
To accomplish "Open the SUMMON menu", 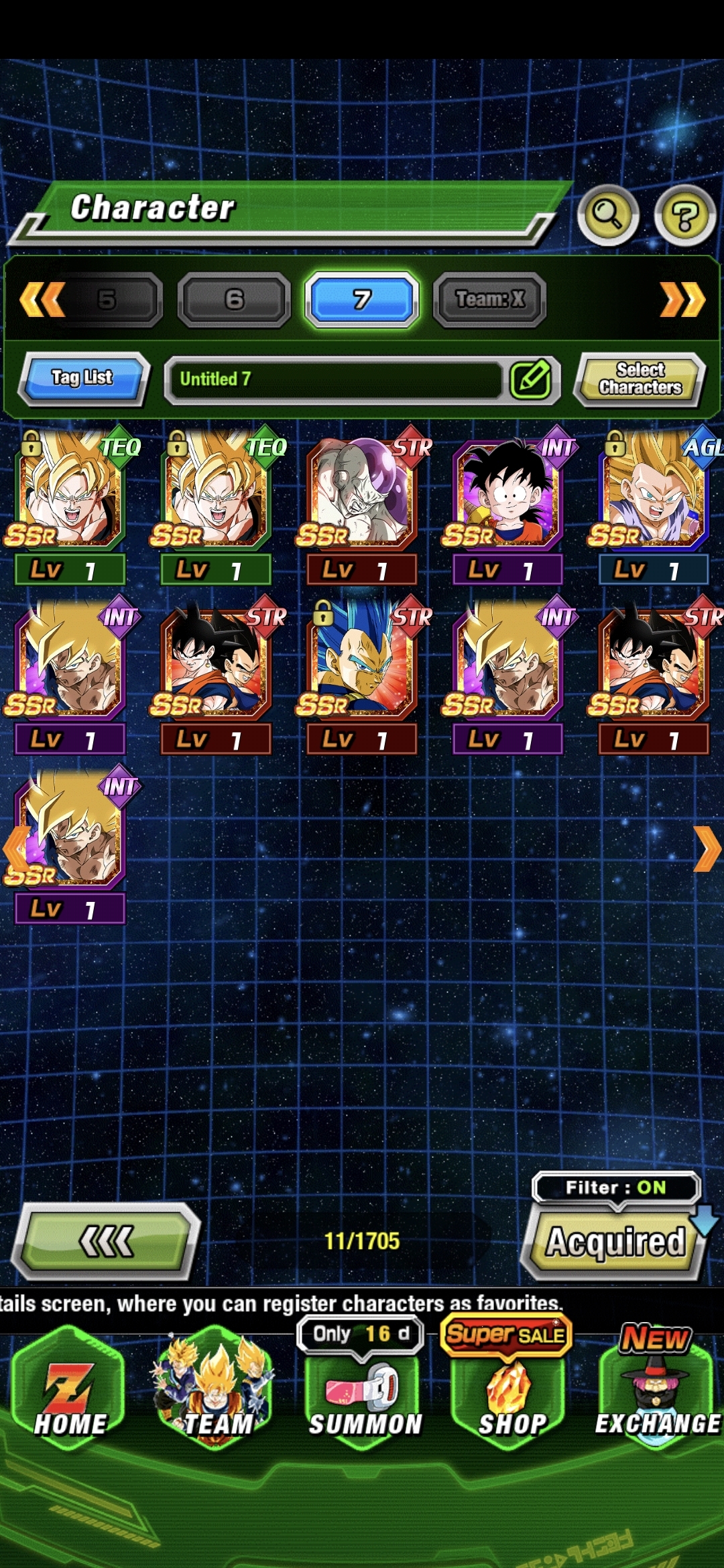I will point(363,1400).
